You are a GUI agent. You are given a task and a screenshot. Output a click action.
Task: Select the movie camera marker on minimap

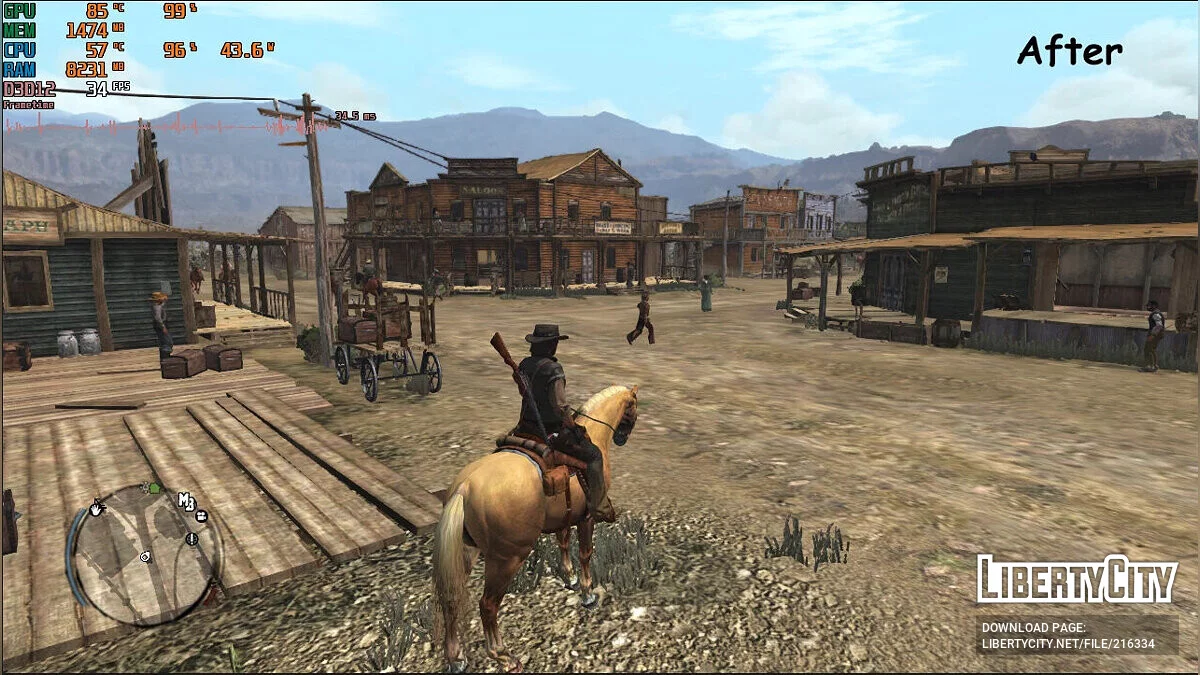pyautogui.click(x=202, y=517)
